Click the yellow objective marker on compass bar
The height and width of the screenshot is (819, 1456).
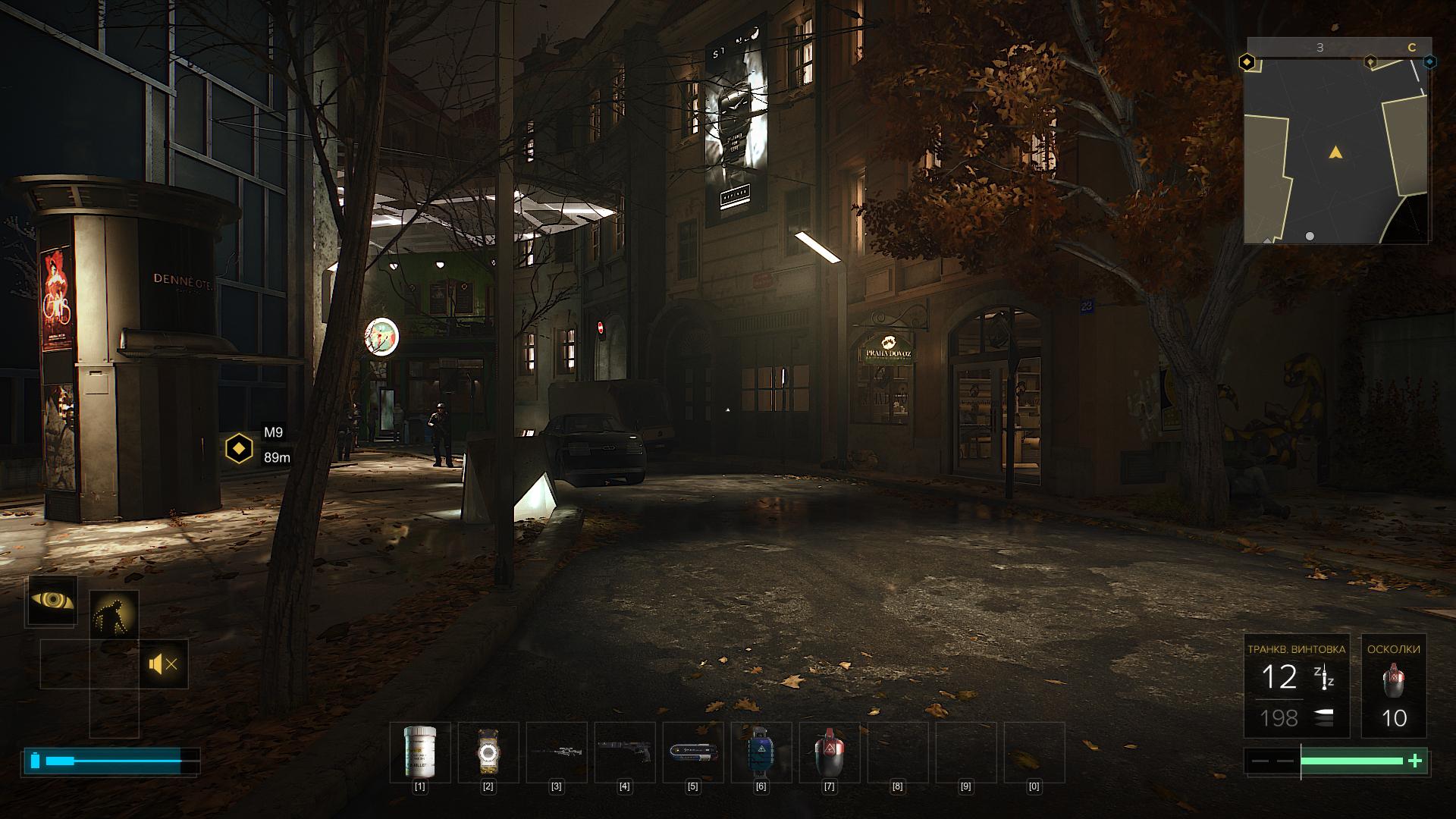[x=1246, y=62]
